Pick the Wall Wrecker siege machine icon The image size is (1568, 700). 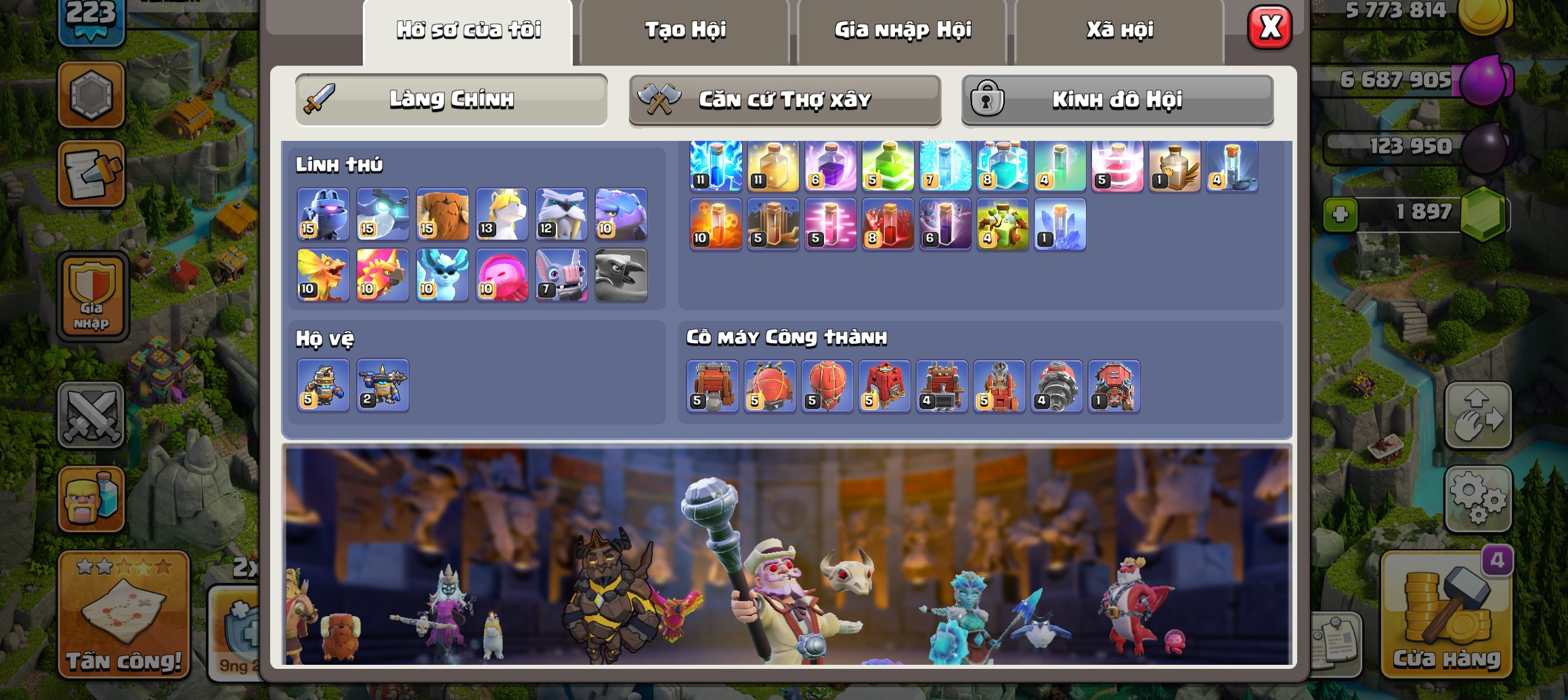(712, 386)
